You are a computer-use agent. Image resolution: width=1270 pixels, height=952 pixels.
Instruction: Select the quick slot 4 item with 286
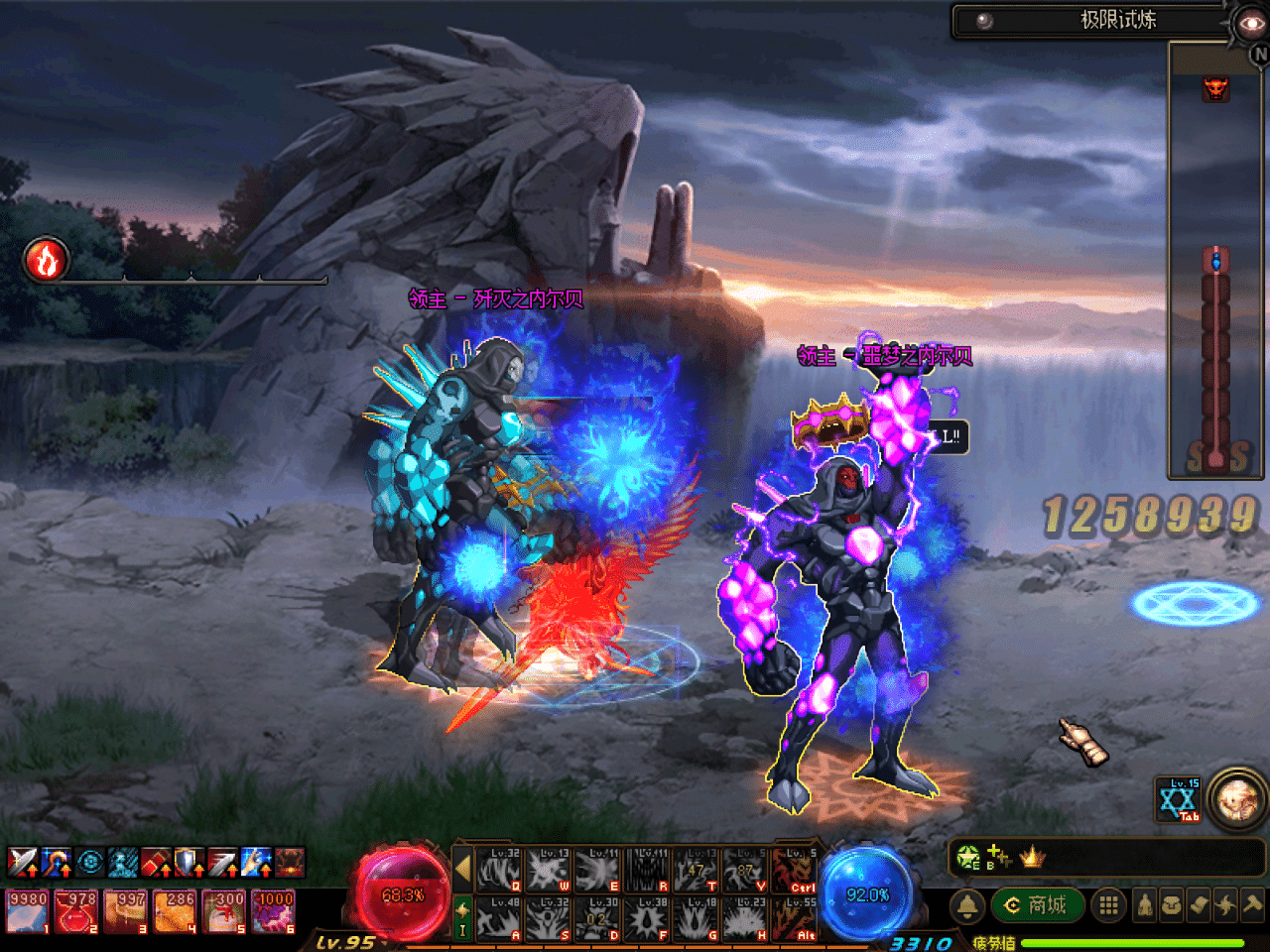(175, 911)
